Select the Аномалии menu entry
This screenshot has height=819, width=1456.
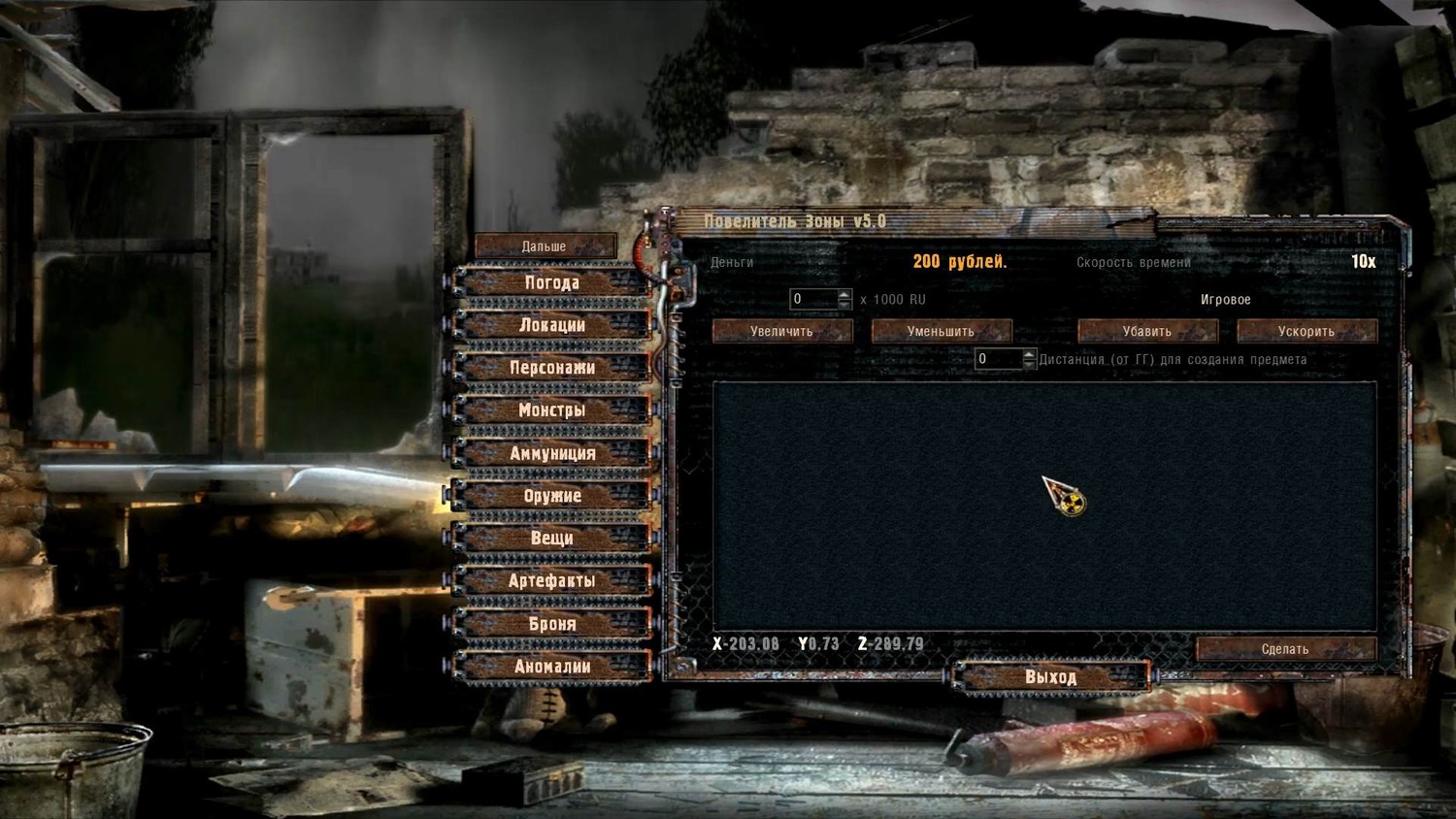click(551, 667)
